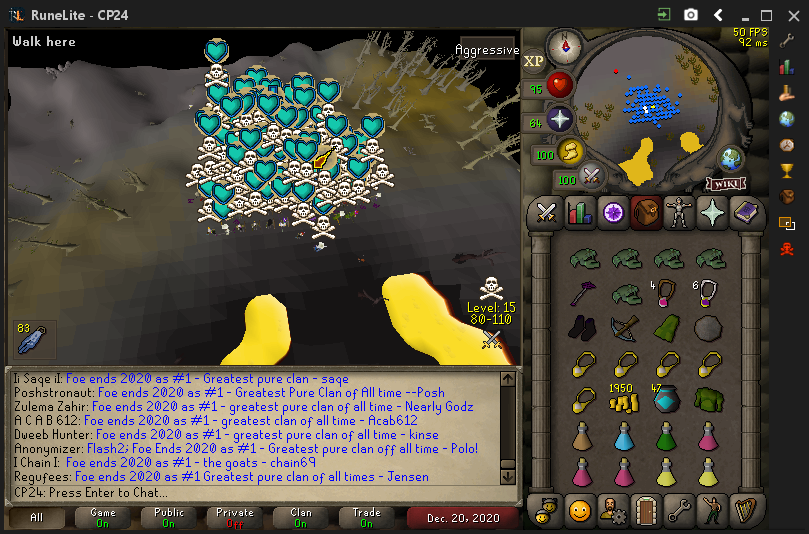The image size is (809, 534).
Task: Toggle the quick-prayer orb
Action: [560, 120]
